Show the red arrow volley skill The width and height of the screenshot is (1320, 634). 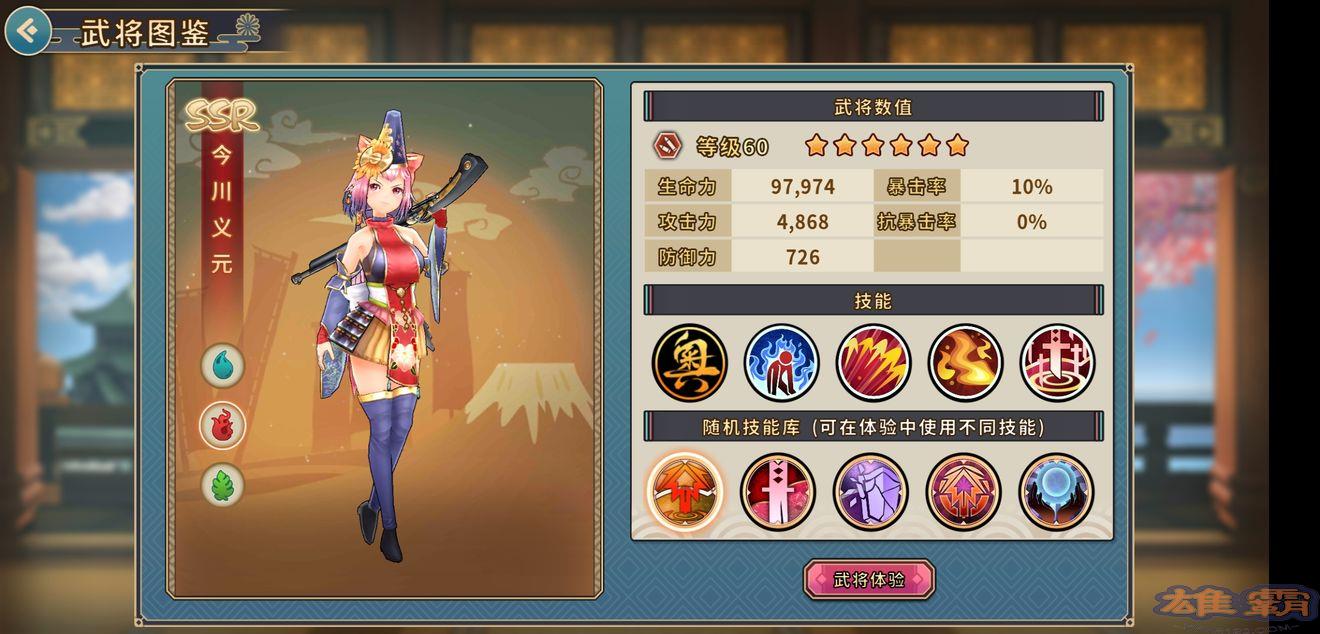(x=873, y=361)
